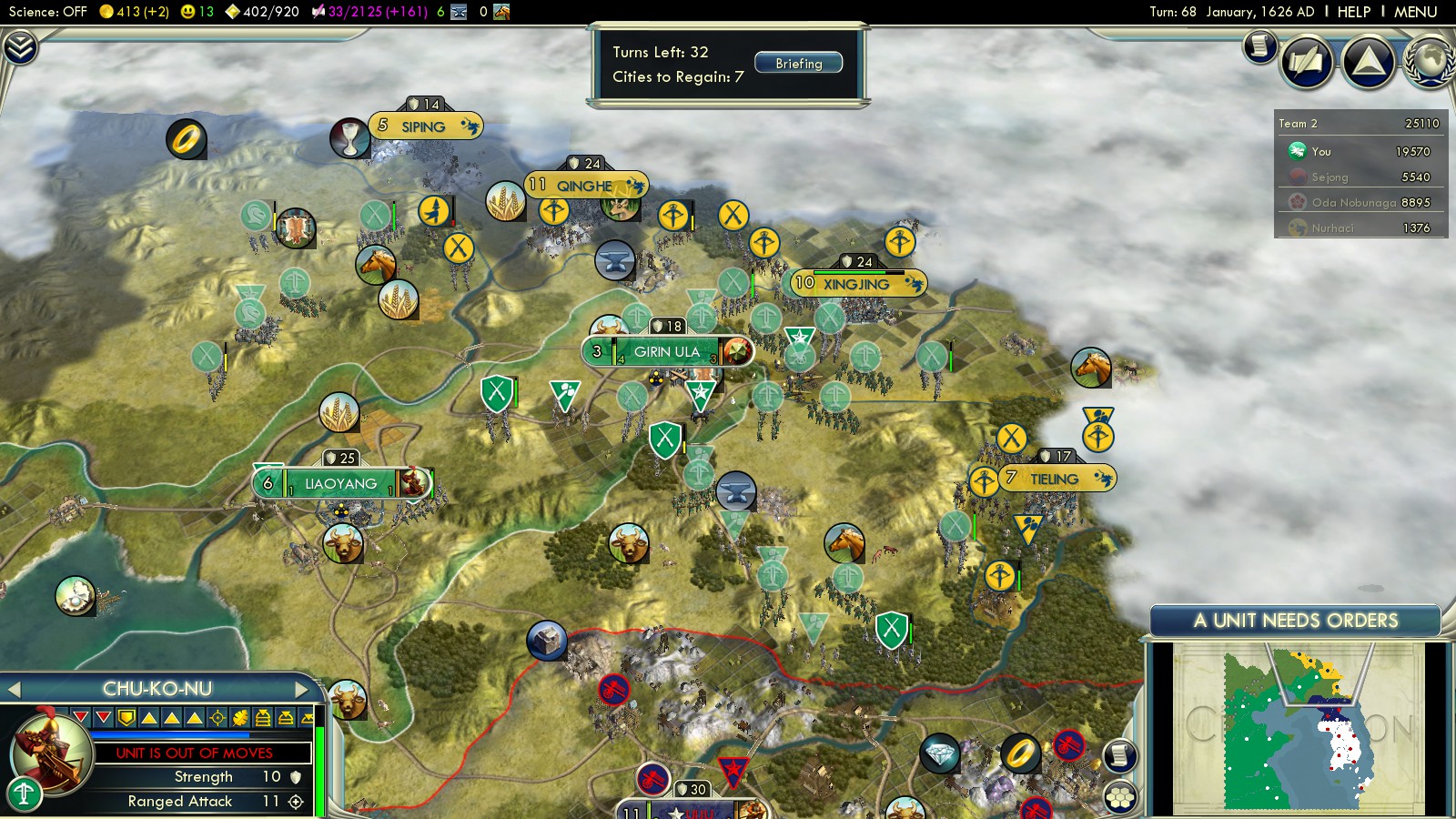The image size is (1456, 819).
Task: Click 'A Unit Needs Orders' button
Action: coord(1295,621)
